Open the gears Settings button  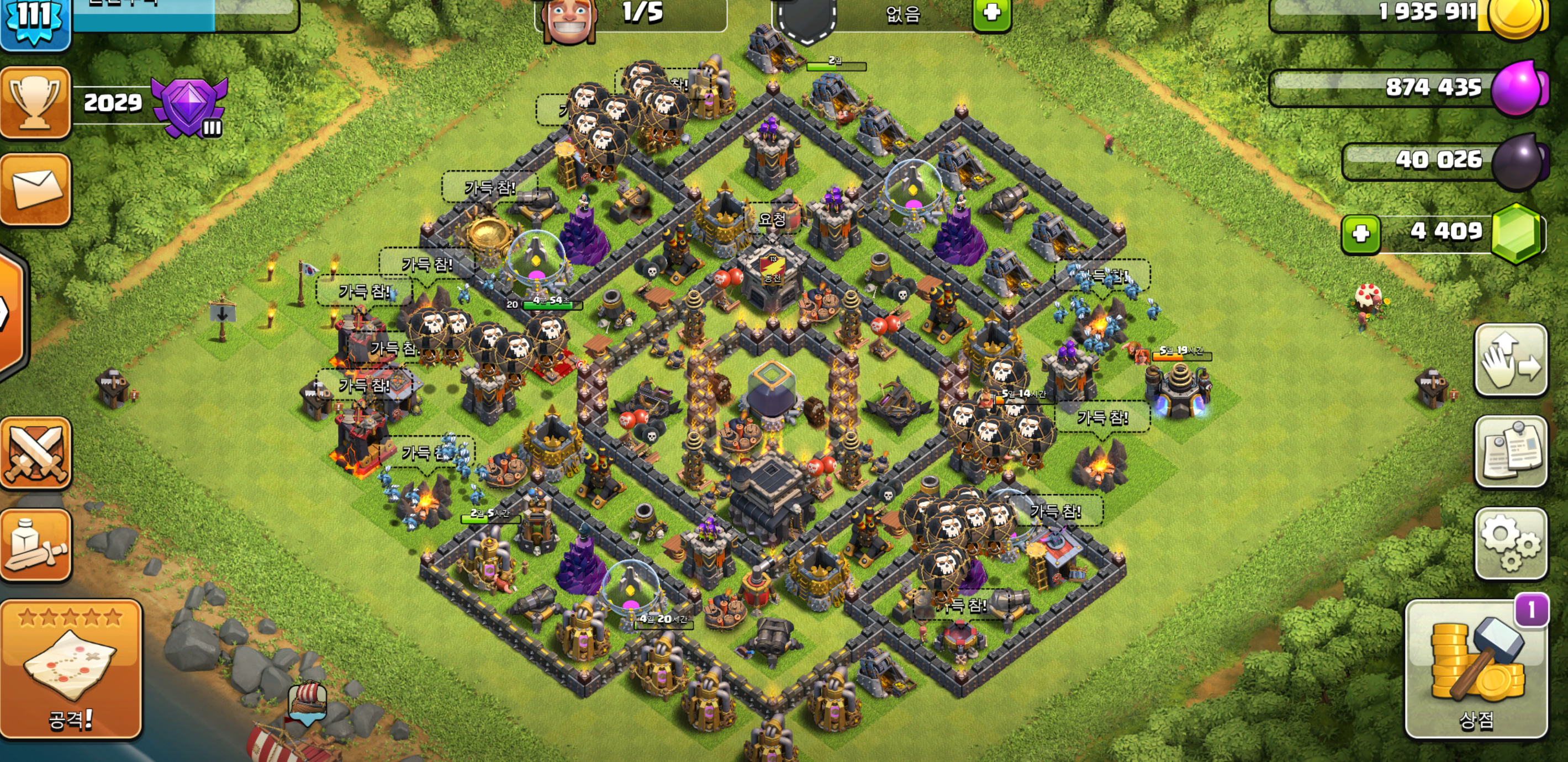[1510, 543]
